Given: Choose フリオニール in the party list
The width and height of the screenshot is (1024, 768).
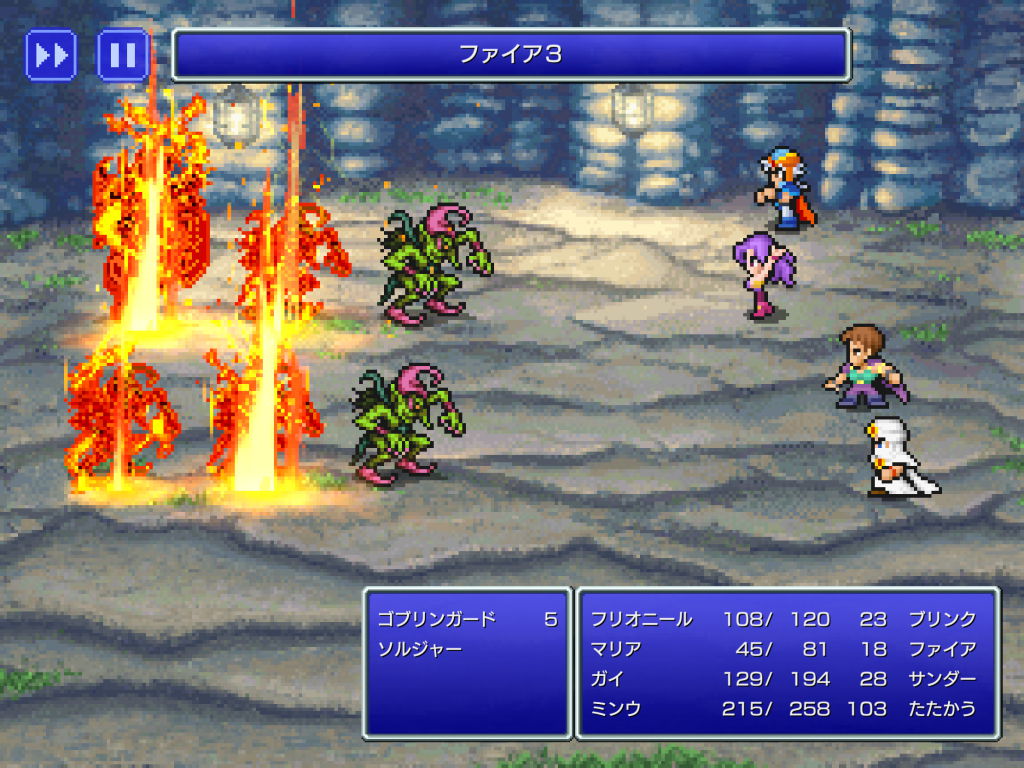Looking at the screenshot, I should coord(641,619).
